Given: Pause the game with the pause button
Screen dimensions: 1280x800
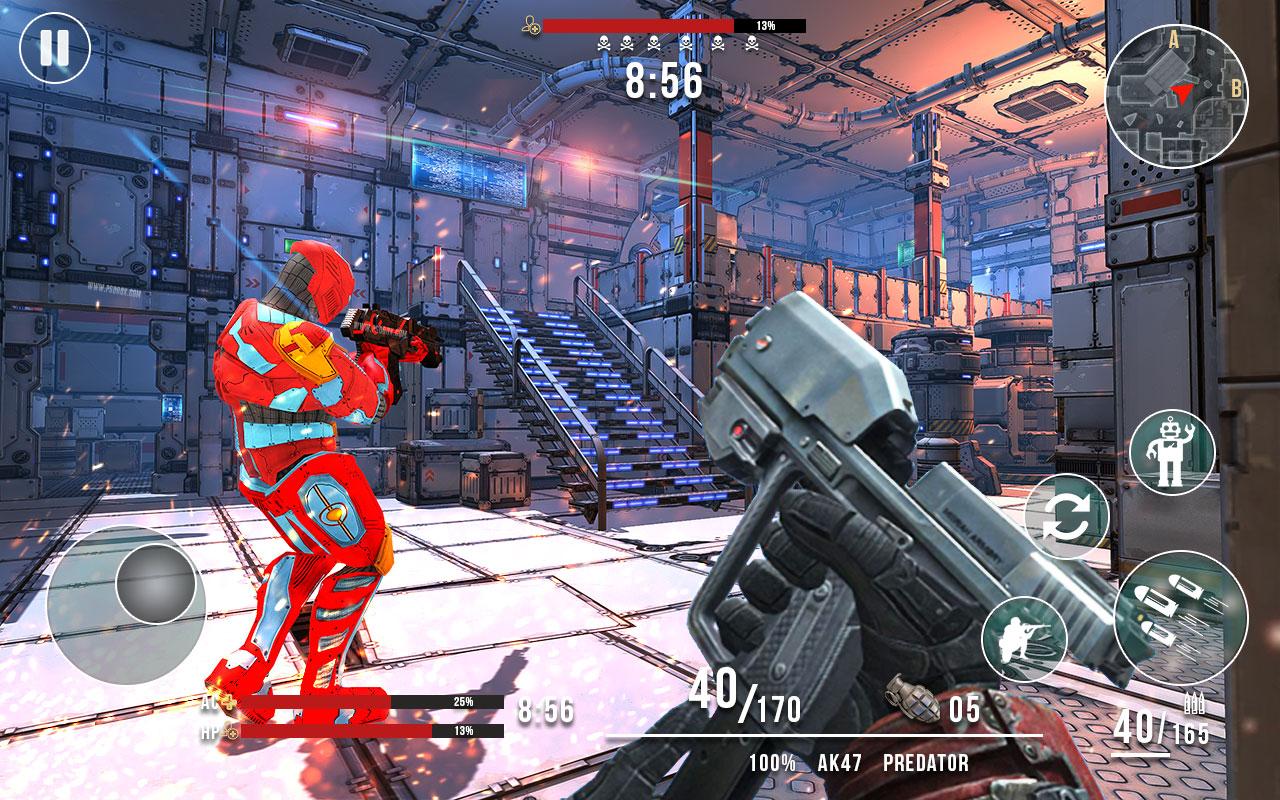Looking at the screenshot, I should coord(55,47).
